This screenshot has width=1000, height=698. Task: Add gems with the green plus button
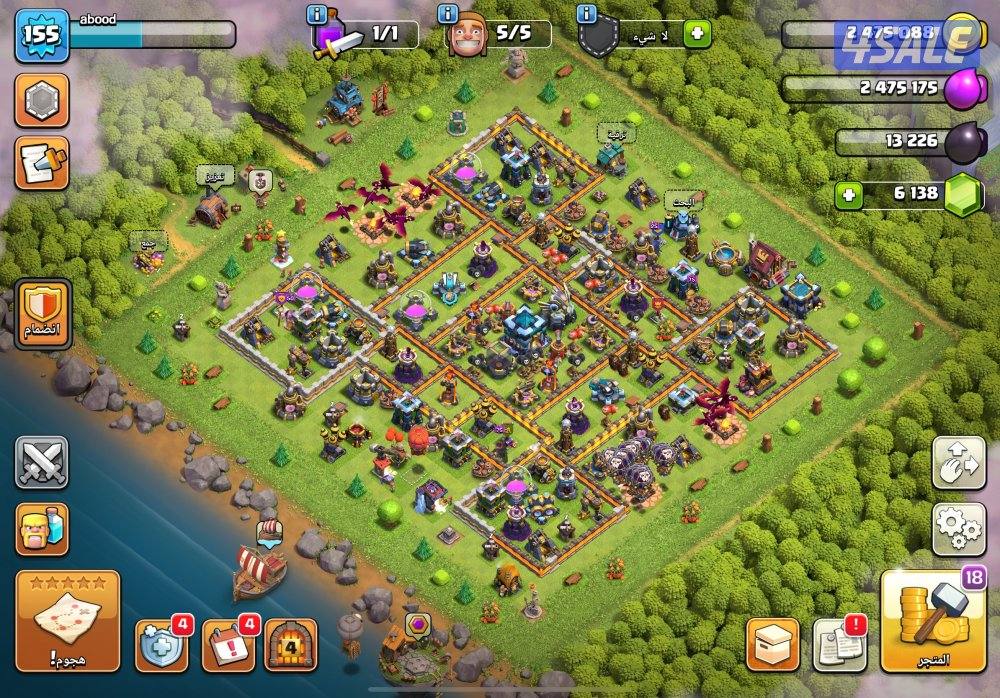(850, 194)
